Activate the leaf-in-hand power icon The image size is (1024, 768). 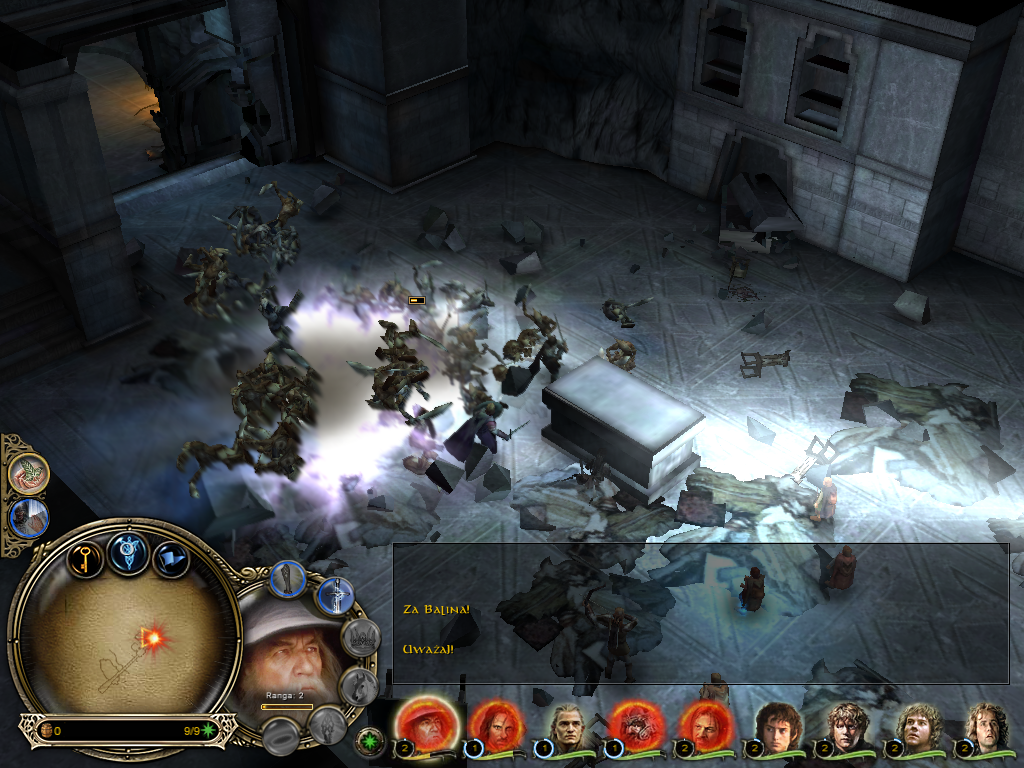(x=29, y=474)
